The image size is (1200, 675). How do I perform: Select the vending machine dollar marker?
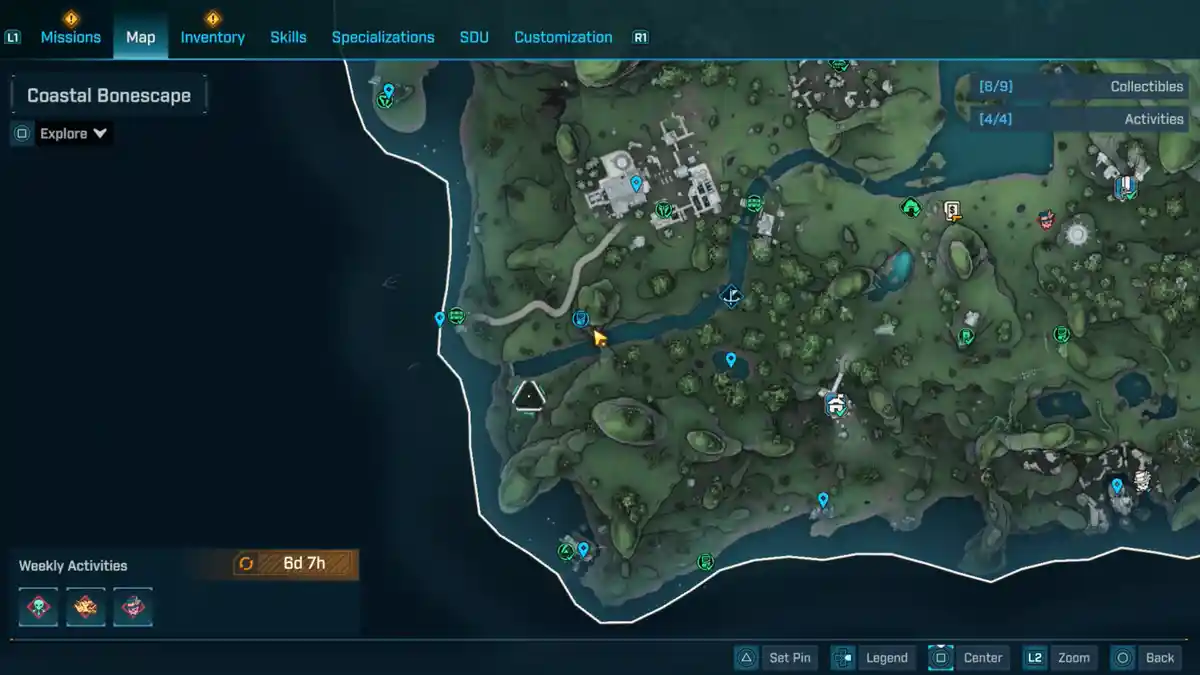point(952,210)
